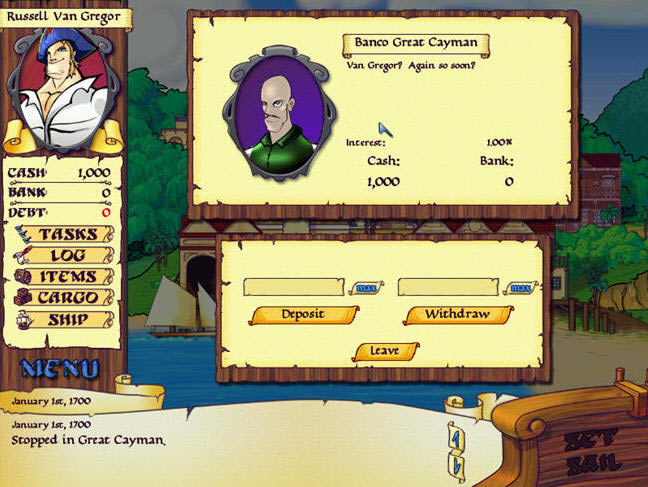Select the withdraw amount field
Screen dimensions: 648x487
[449, 287]
